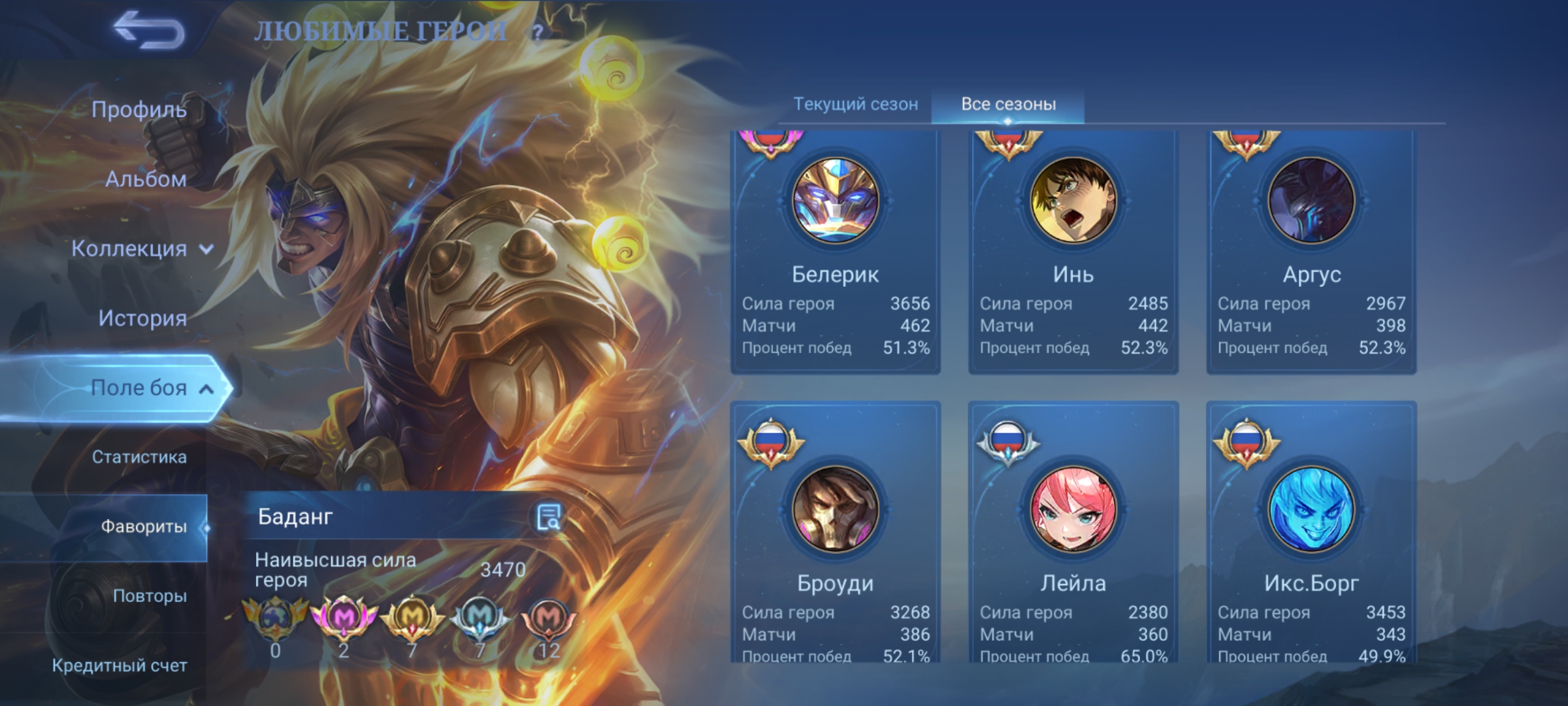Open the Альбом section
Image resolution: width=1568 pixels, height=706 pixels.
146,179
